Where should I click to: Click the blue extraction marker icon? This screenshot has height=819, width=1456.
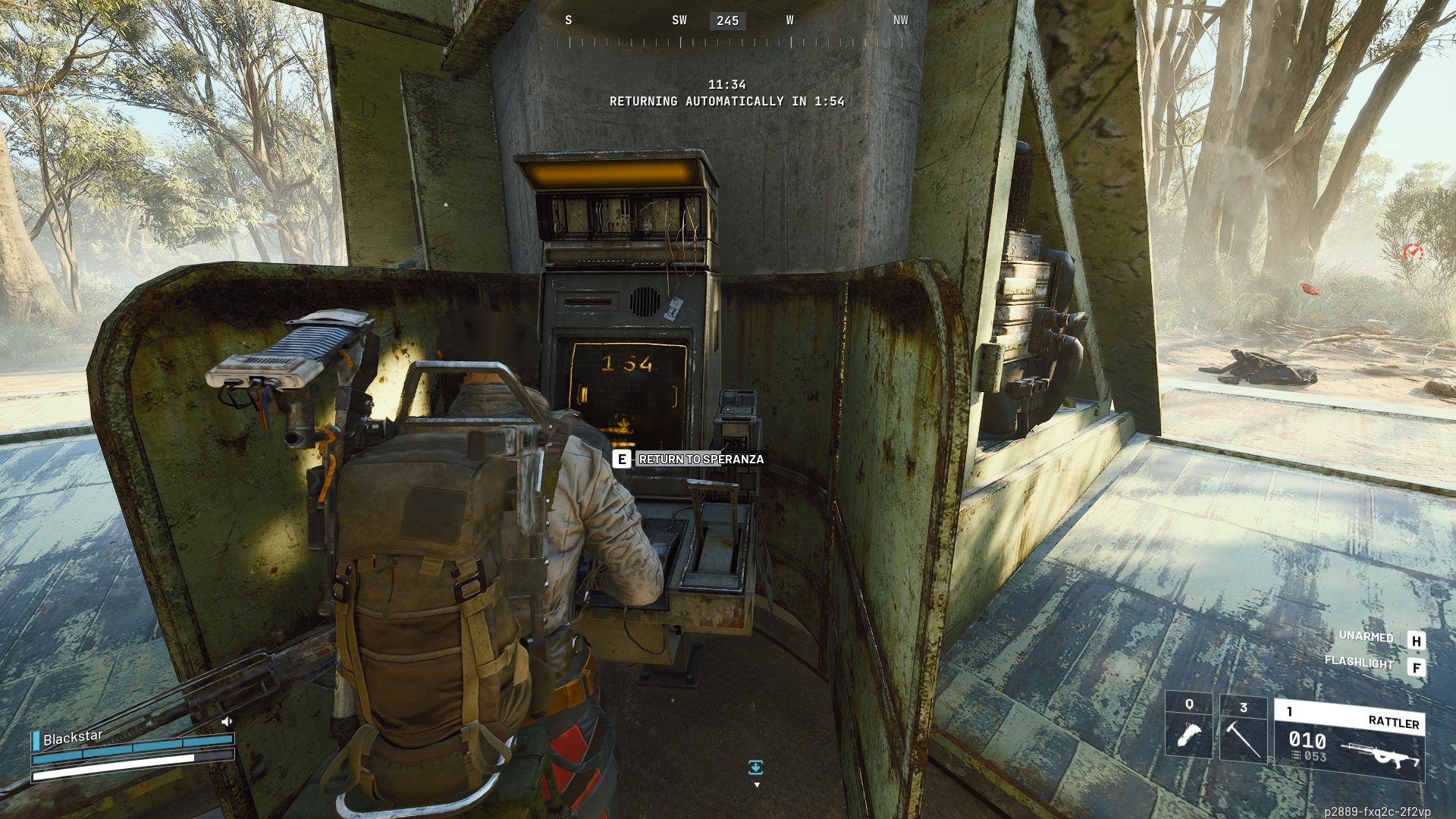(x=755, y=768)
